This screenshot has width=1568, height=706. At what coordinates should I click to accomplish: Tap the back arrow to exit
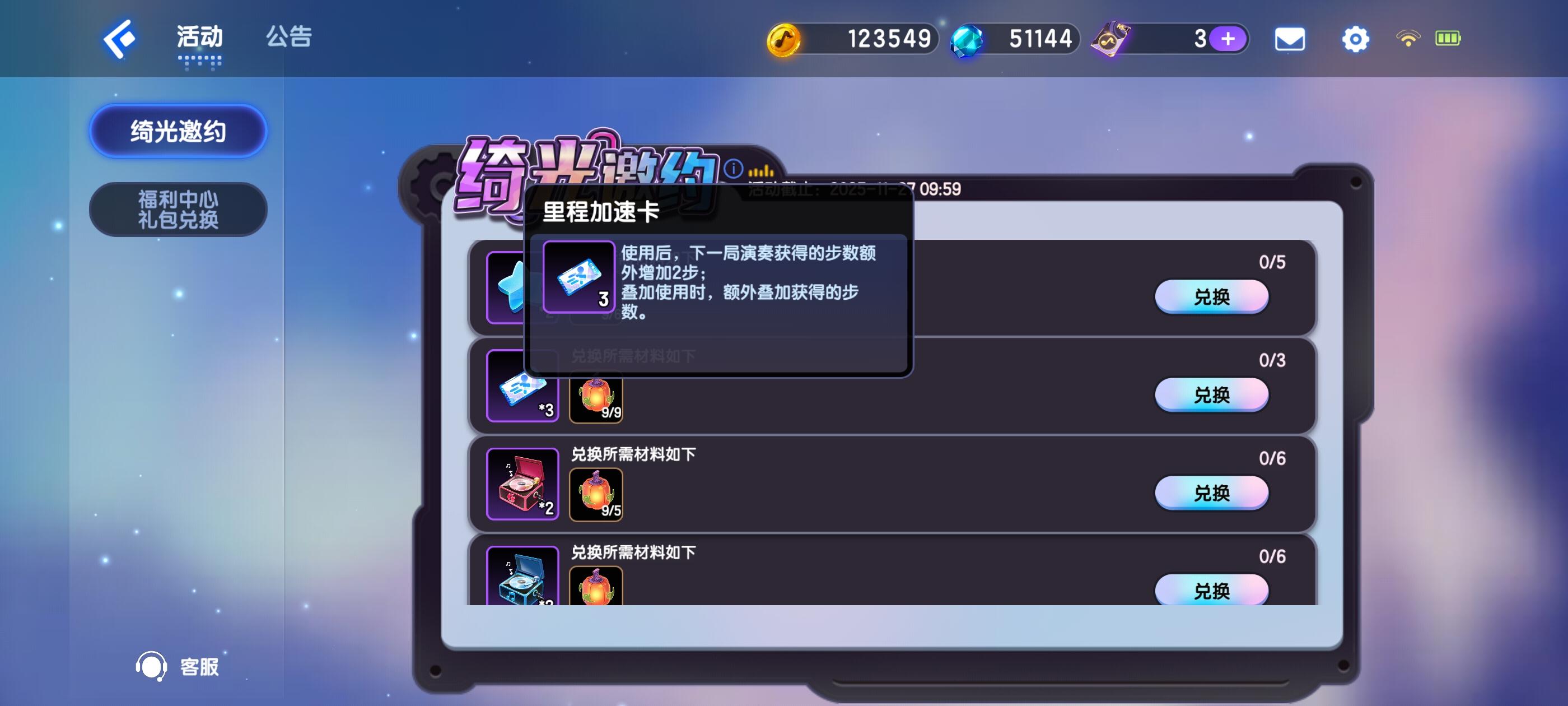tap(118, 38)
